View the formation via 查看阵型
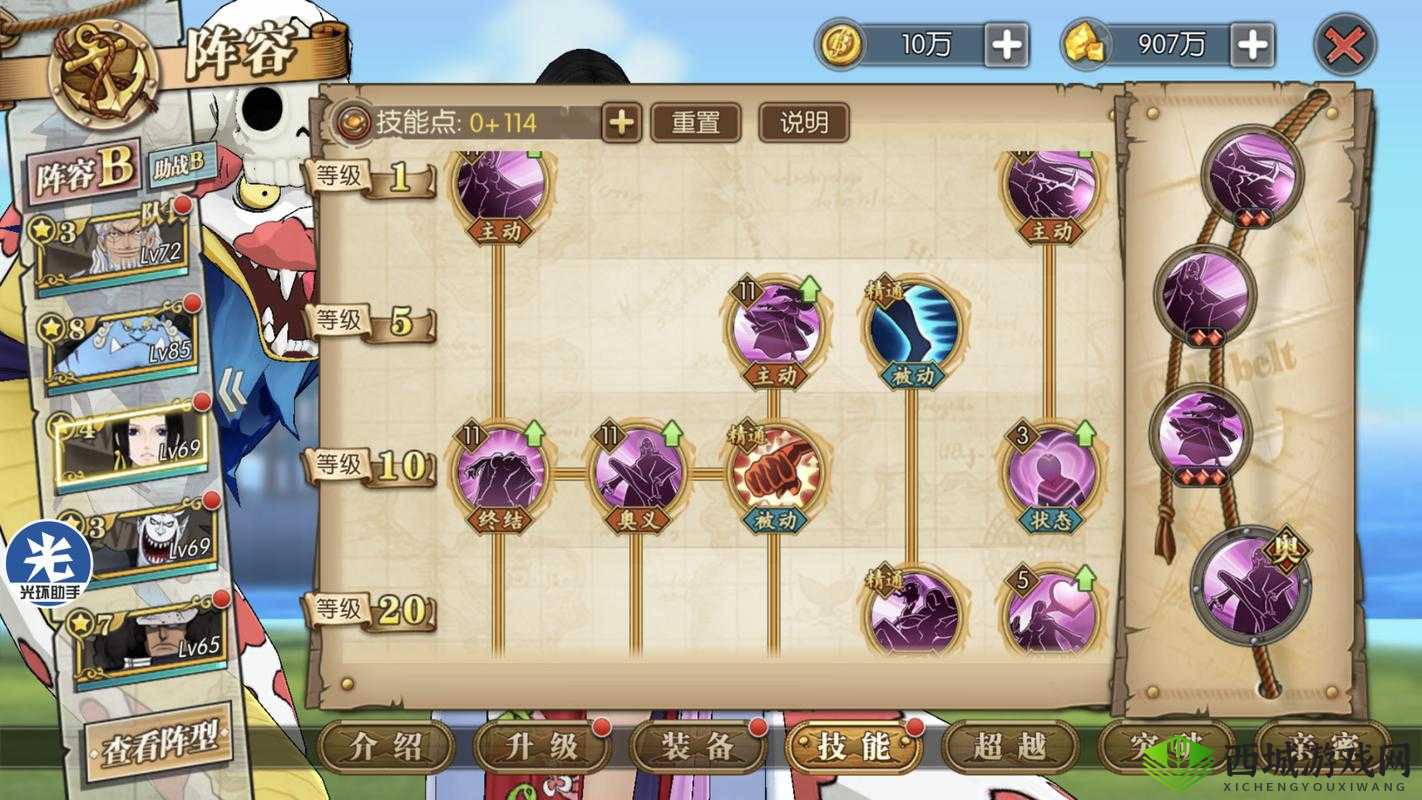The width and height of the screenshot is (1422, 800). (x=159, y=742)
